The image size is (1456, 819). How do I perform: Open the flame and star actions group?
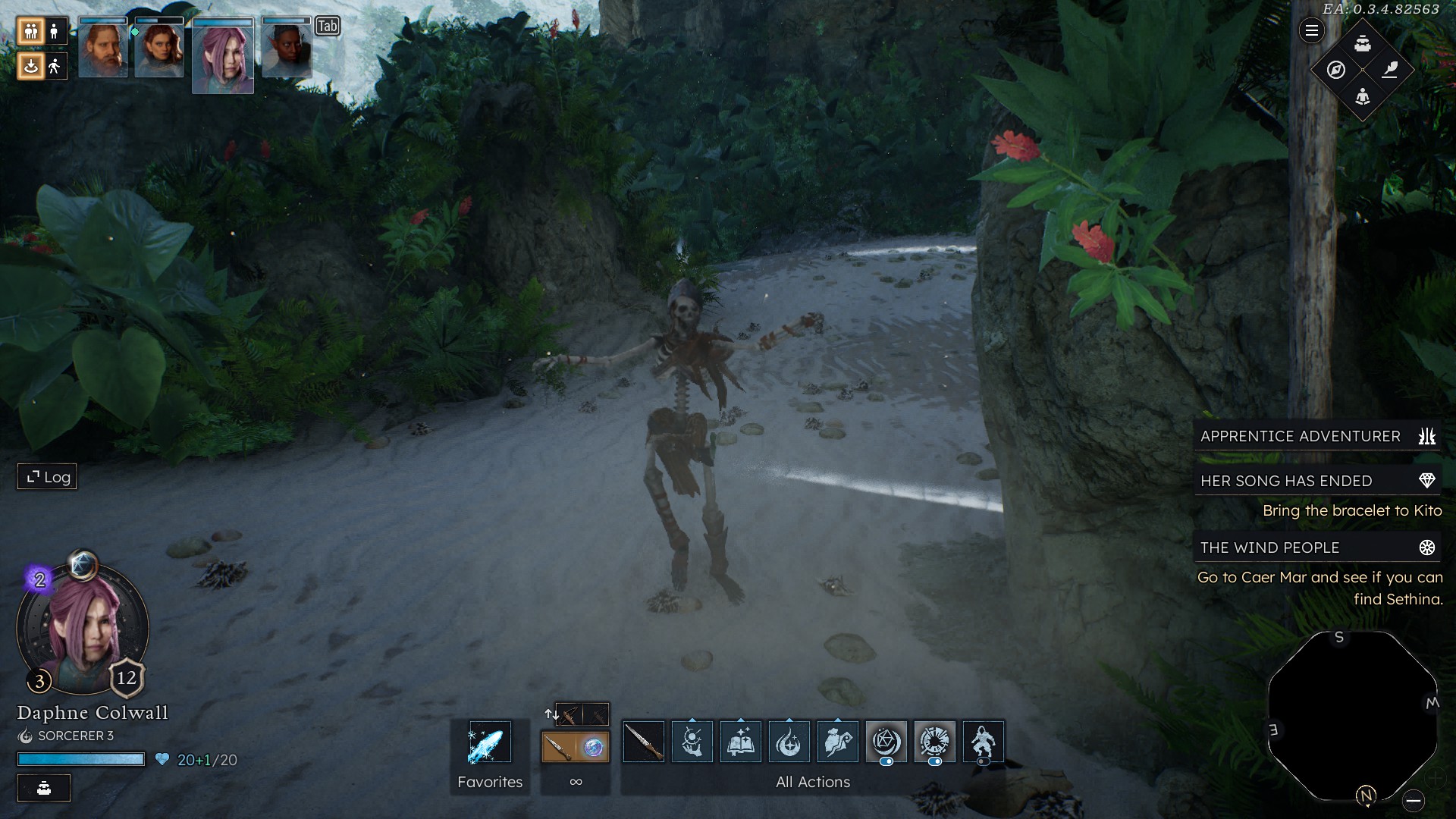(x=789, y=742)
